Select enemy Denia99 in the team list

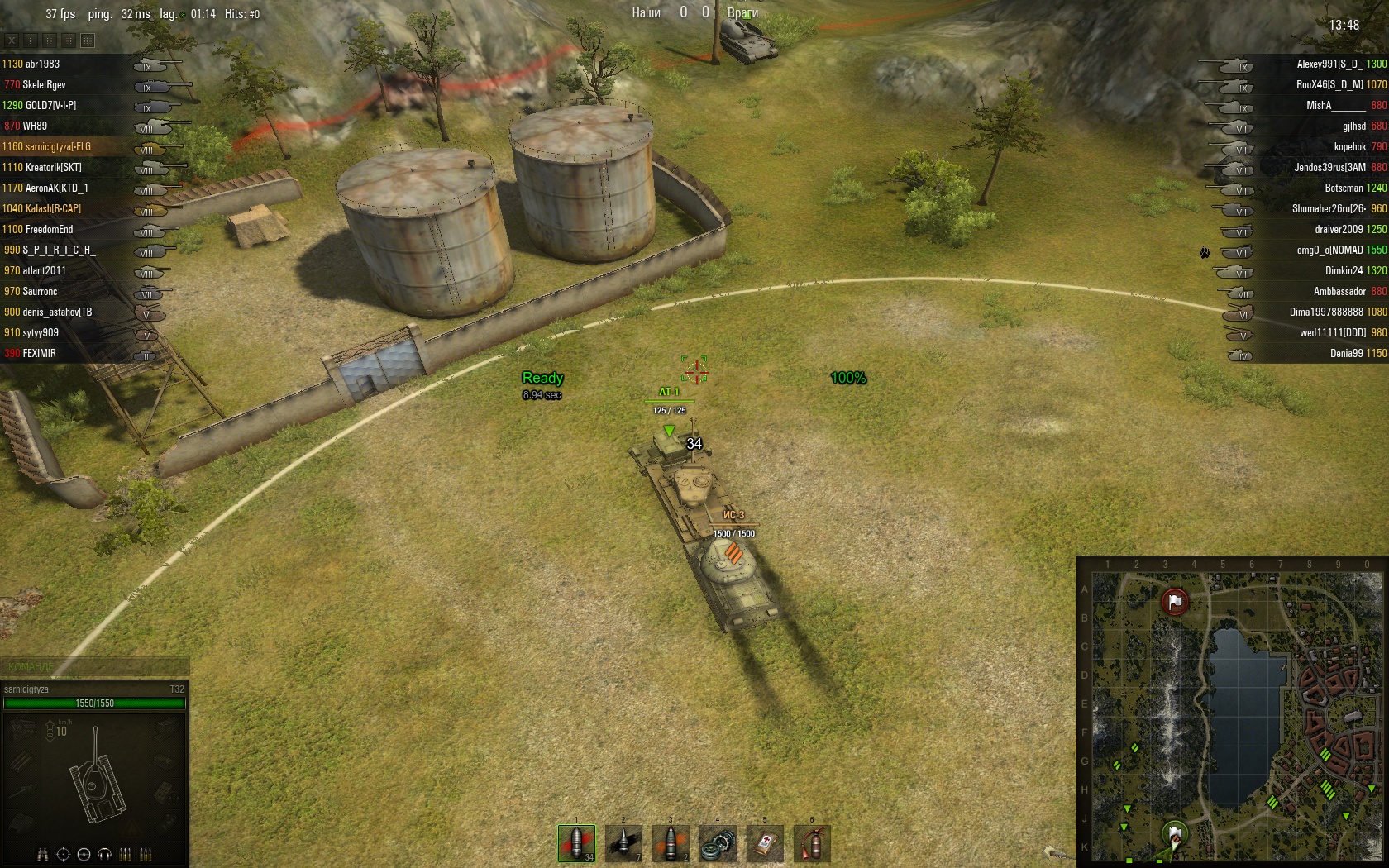coord(1346,353)
